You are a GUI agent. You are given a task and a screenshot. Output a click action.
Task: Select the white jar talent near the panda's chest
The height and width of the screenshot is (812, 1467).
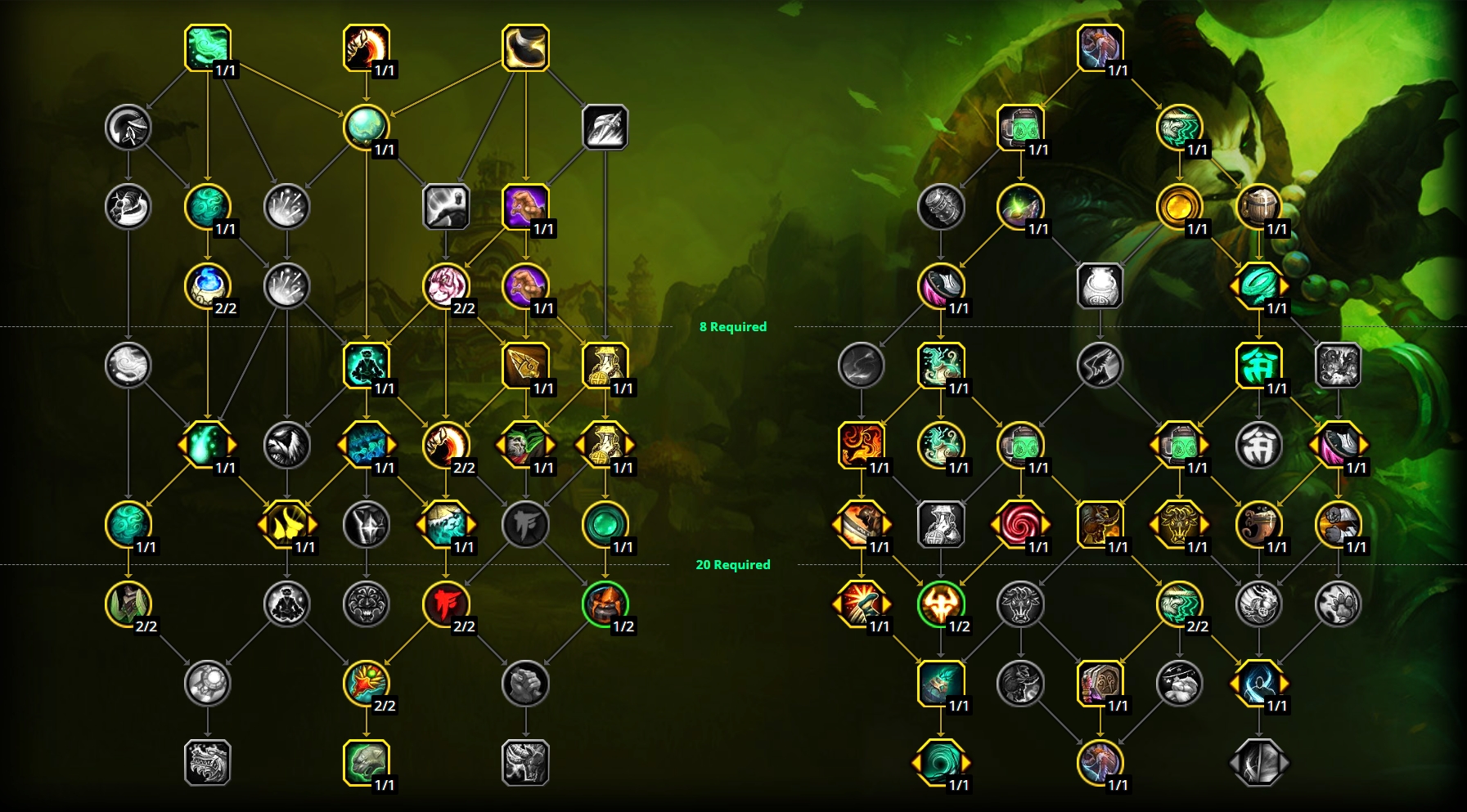point(1099,286)
